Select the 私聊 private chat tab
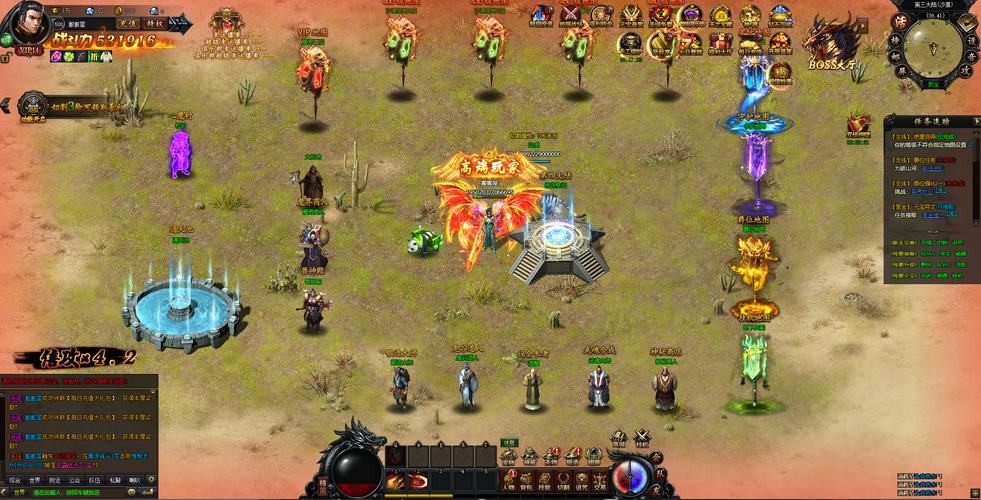Screen dimensions: 981x500 coord(116,480)
